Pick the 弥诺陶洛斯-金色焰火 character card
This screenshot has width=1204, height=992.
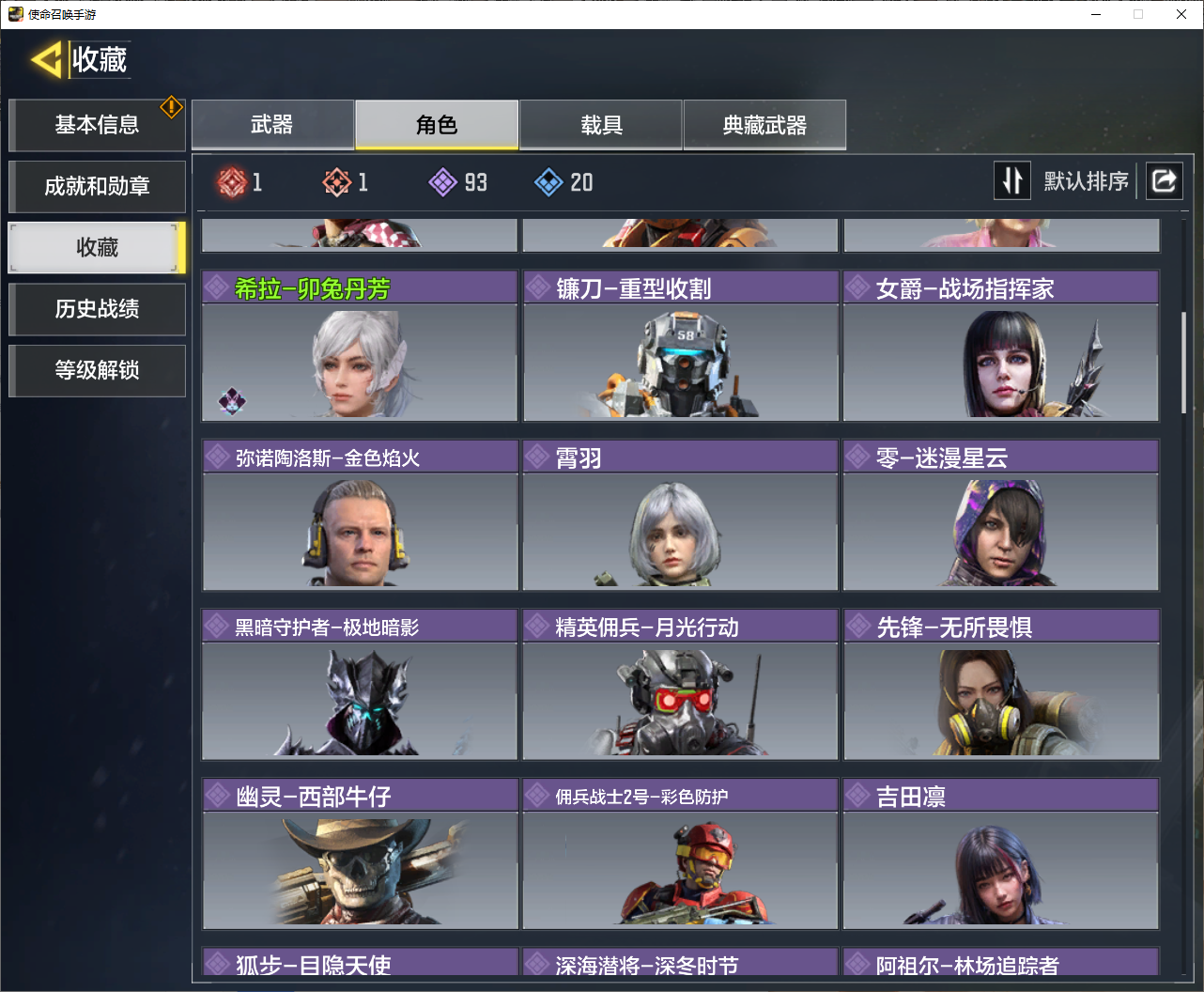(x=360, y=515)
